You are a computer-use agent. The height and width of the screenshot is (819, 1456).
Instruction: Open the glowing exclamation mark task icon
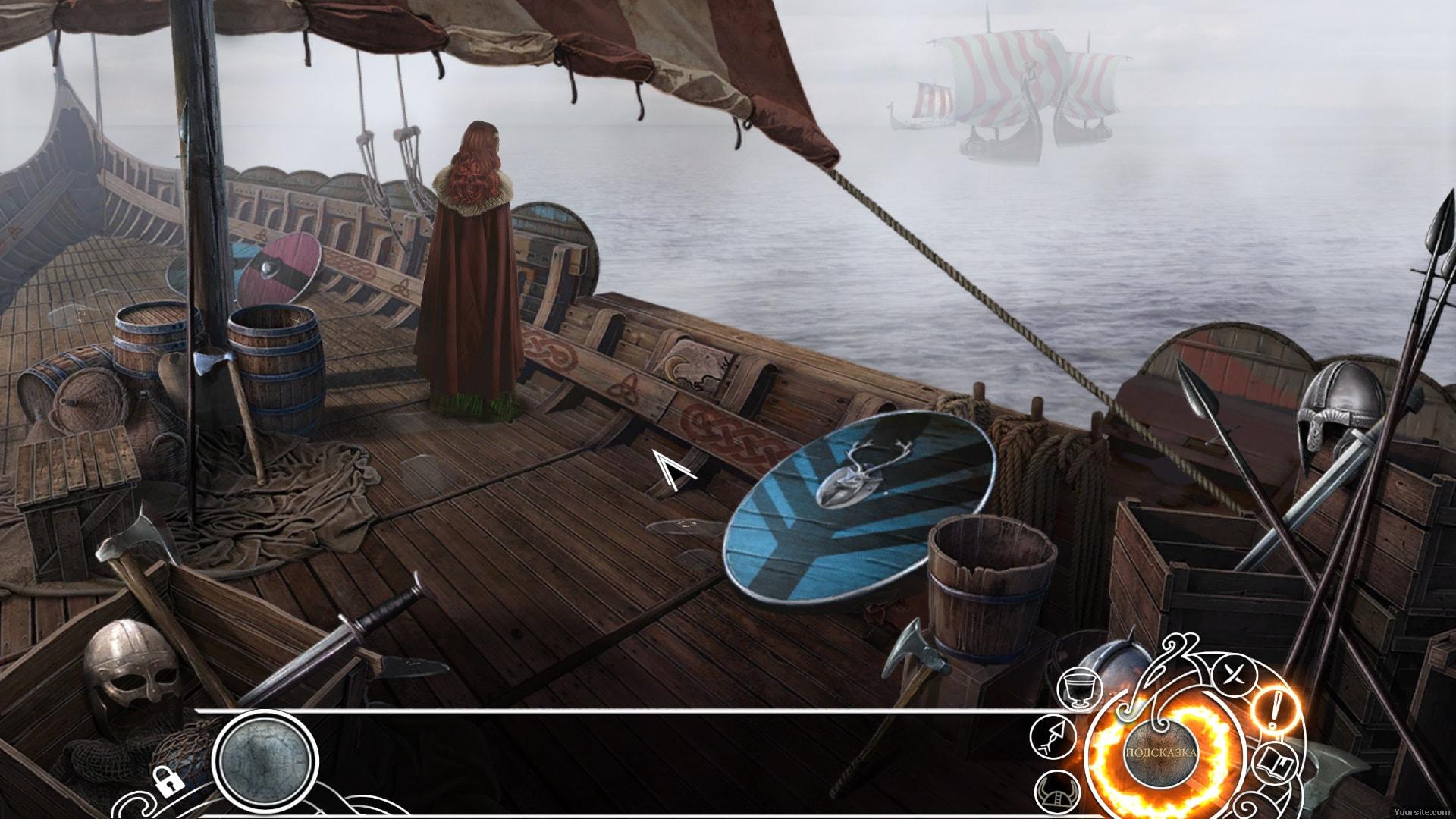(x=1276, y=711)
